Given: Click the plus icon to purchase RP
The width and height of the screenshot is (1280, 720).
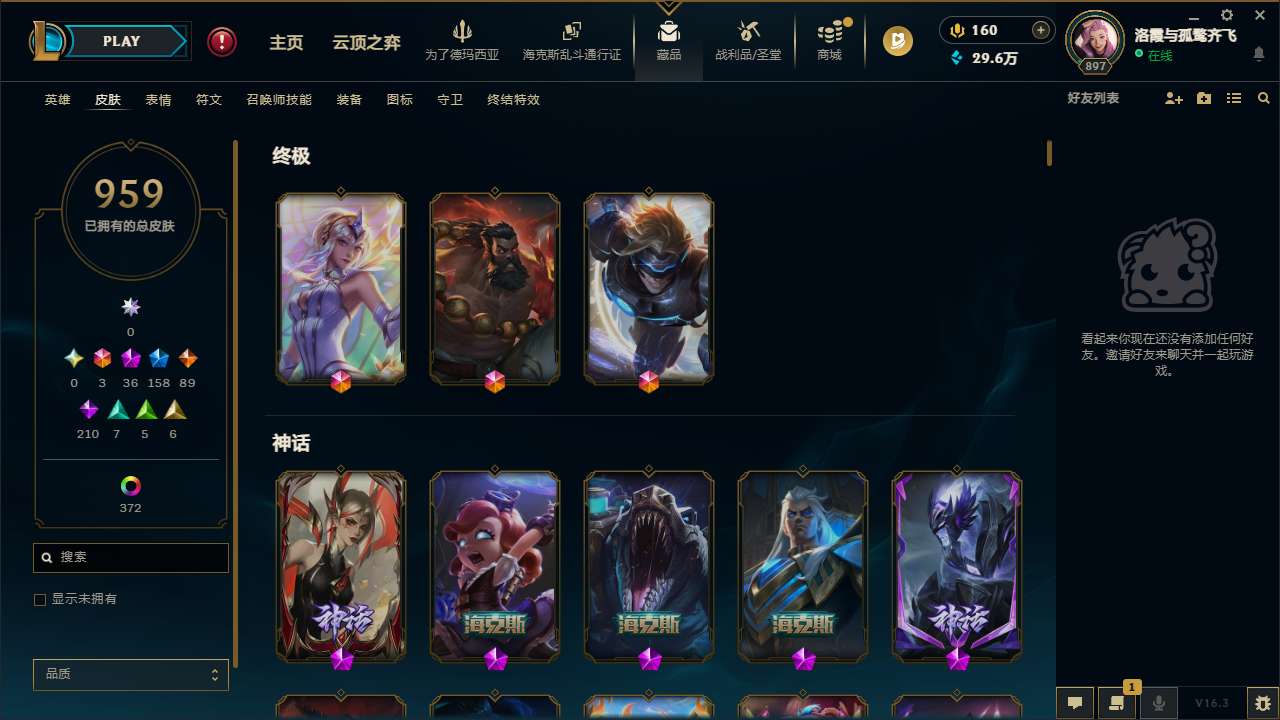Looking at the screenshot, I should click(x=1040, y=30).
